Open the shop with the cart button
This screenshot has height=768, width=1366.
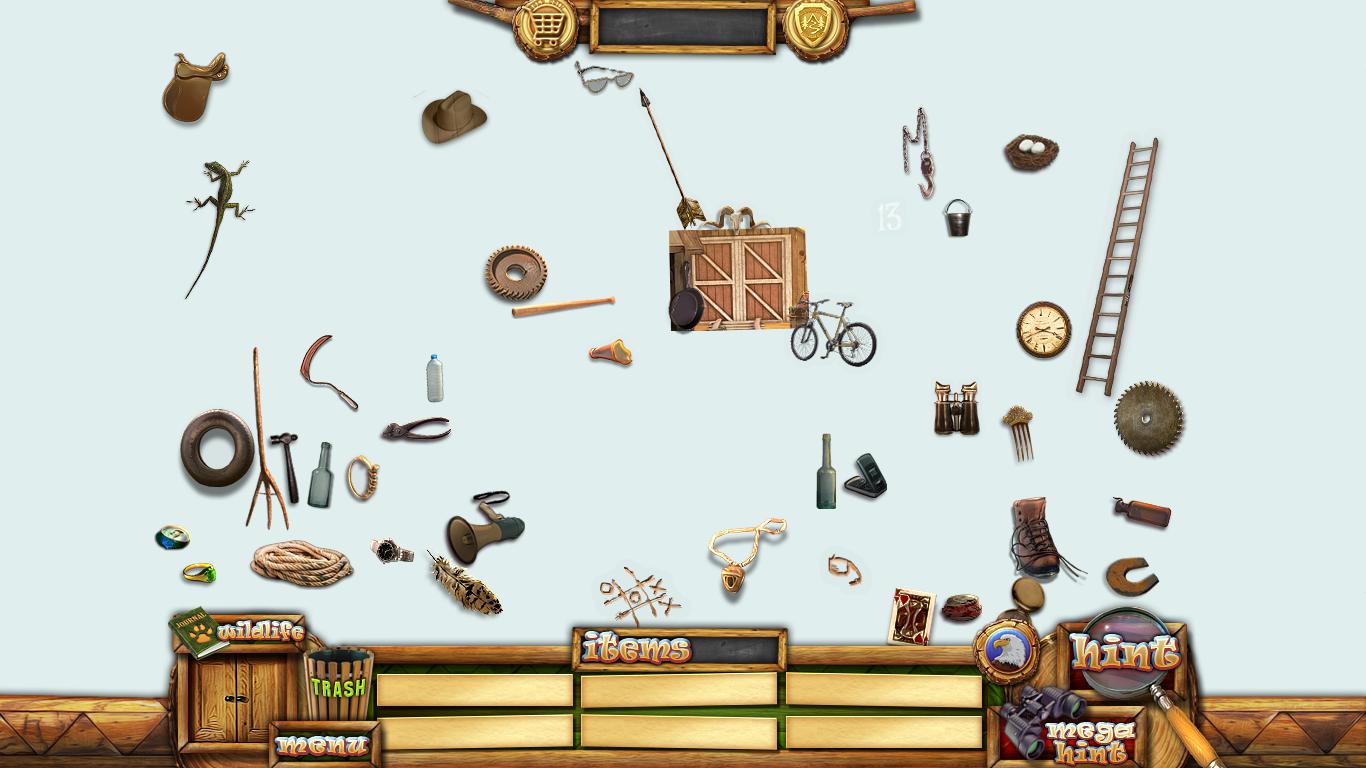click(545, 28)
